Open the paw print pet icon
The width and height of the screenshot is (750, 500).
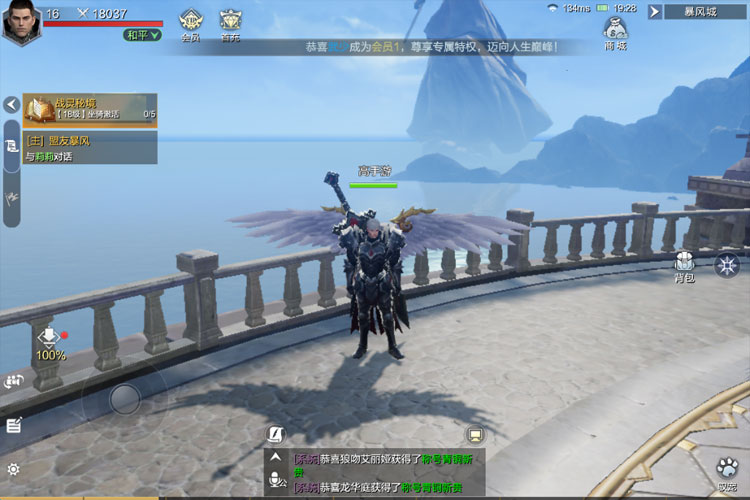click(727, 470)
